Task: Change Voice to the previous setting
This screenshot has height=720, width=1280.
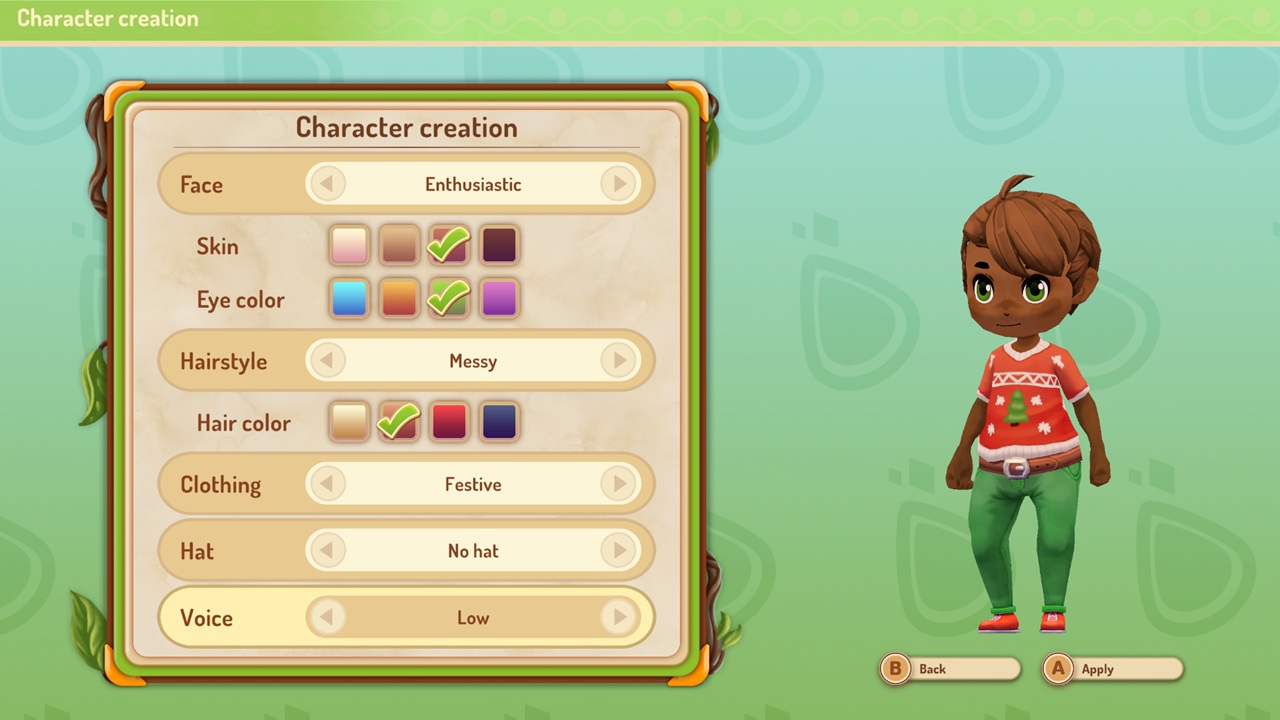Action: [x=328, y=617]
